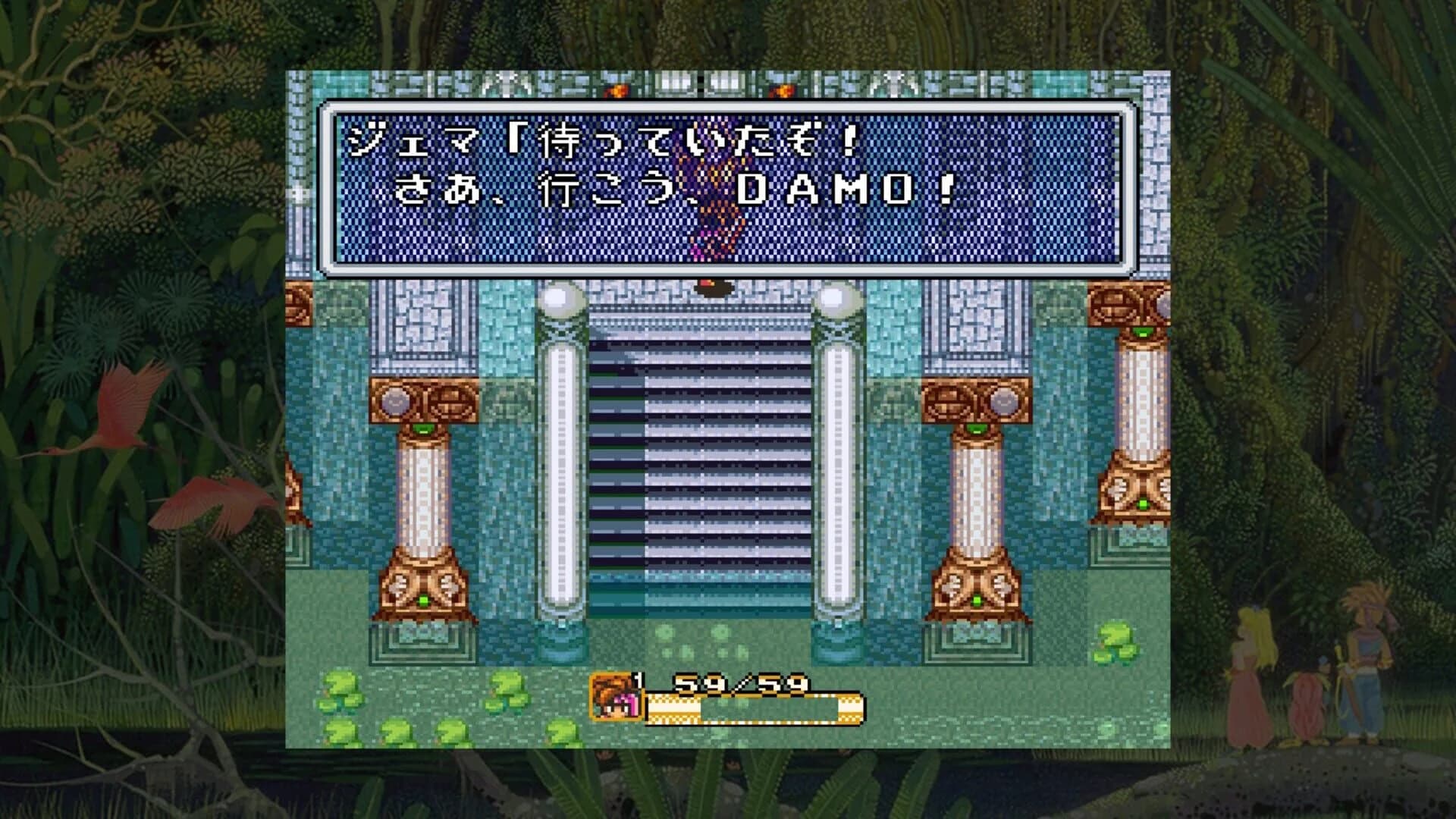Select the round medallion ornament on the right pillar
The height and width of the screenshot is (819, 1456).
(1003, 400)
